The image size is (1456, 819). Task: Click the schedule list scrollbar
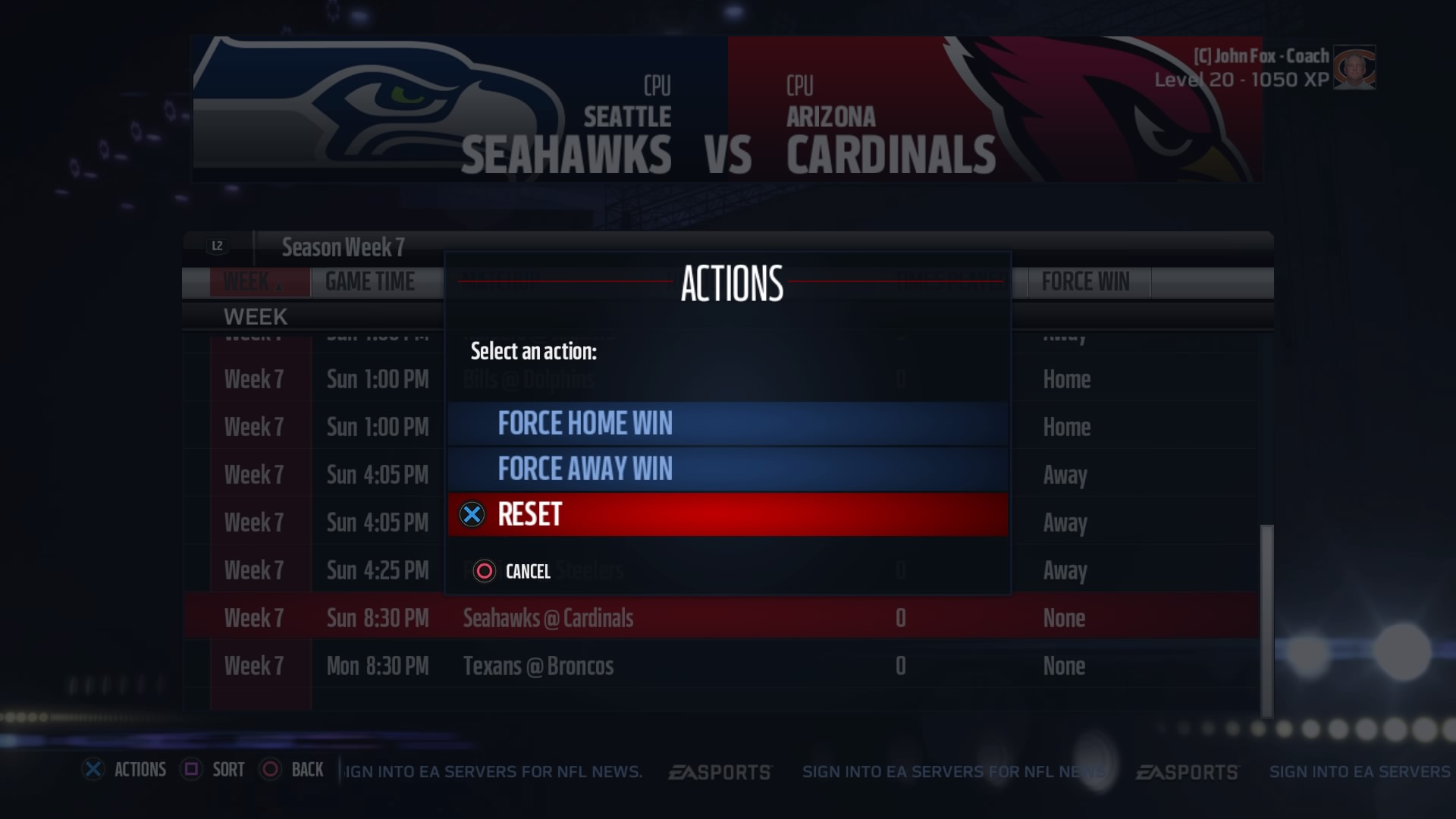pyautogui.click(x=1266, y=620)
